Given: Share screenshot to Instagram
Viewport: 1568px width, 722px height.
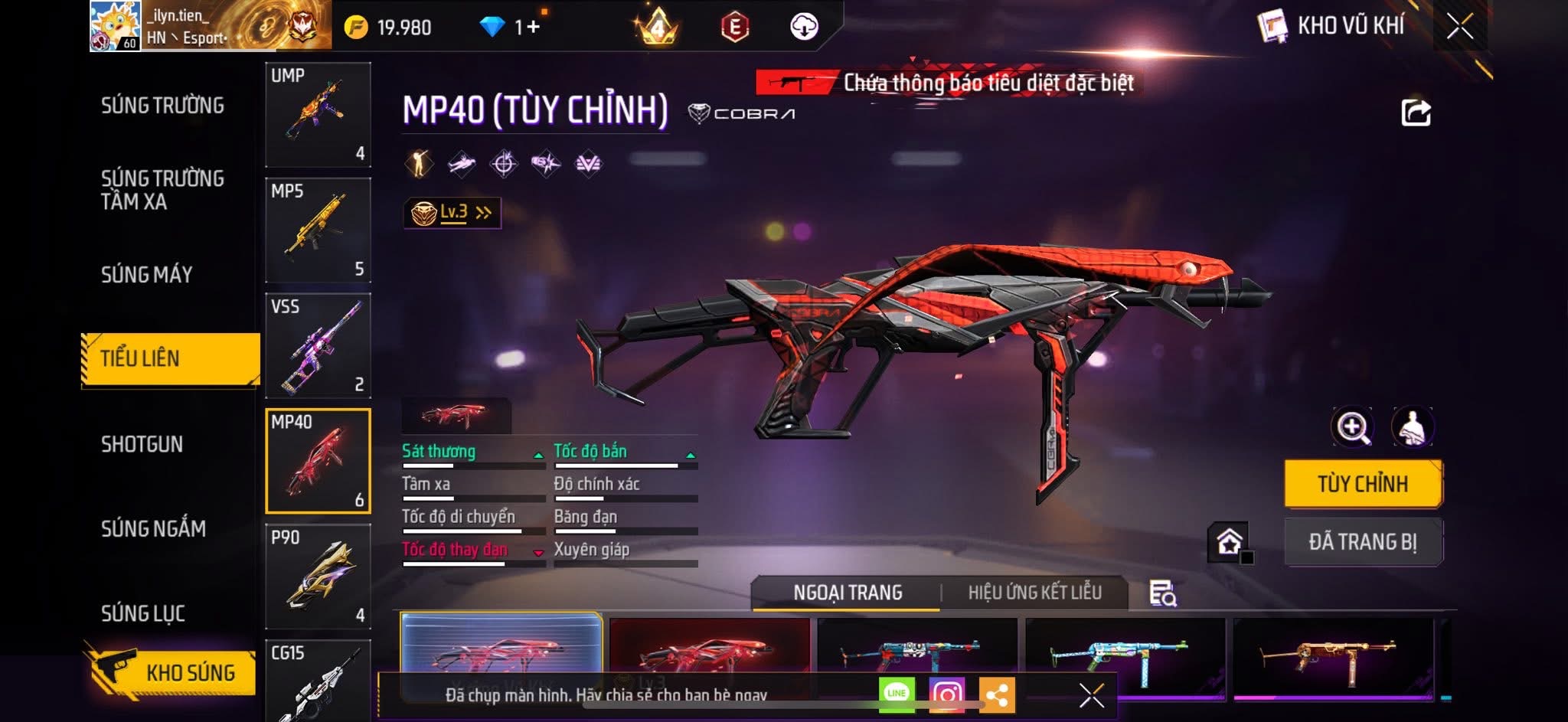Looking at the screenshot, I should coord(946,694).
